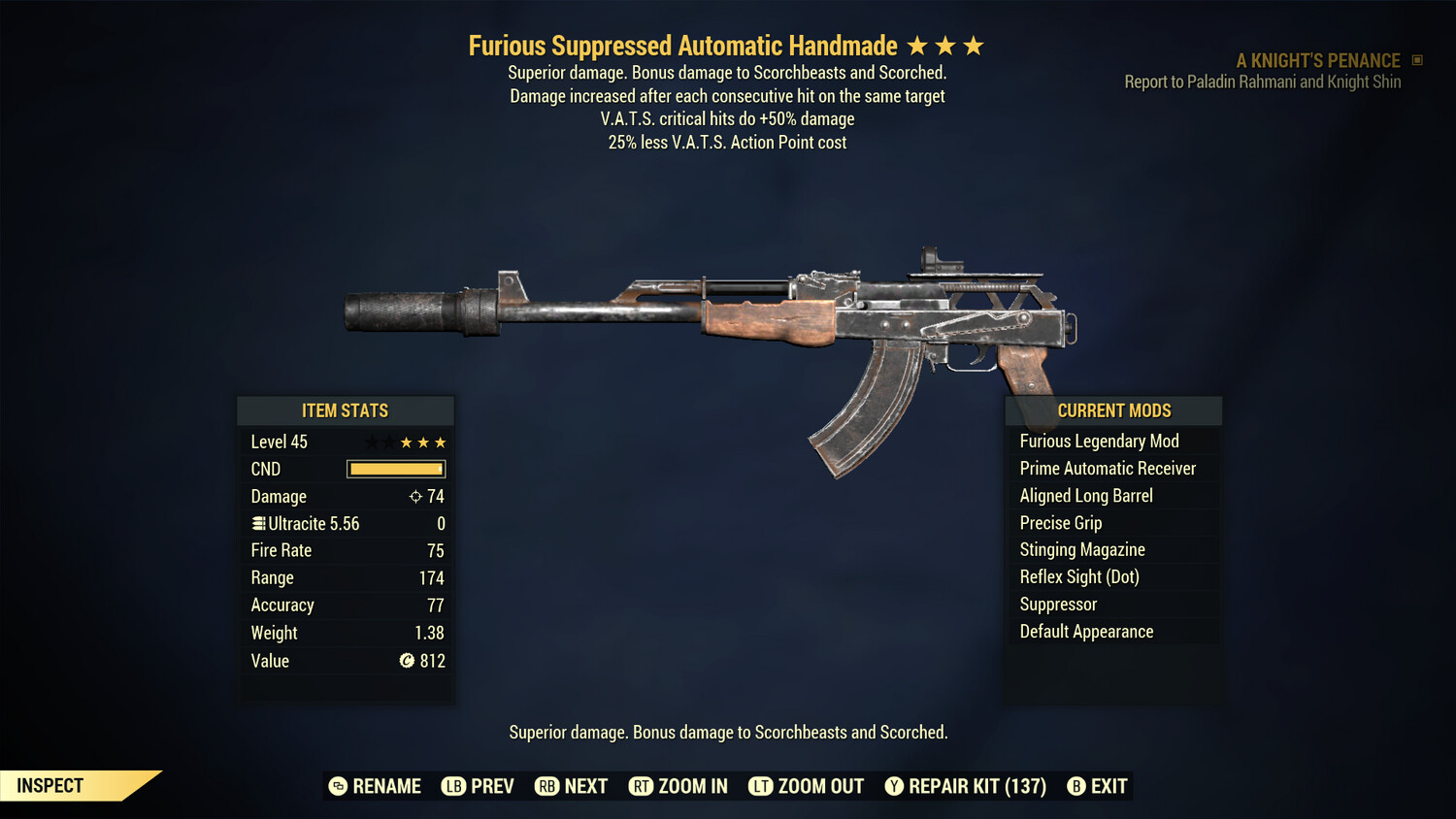Click the RT Zoom In icon
The width and height of the screenshot is (1456, 819).
coord(642,786)
